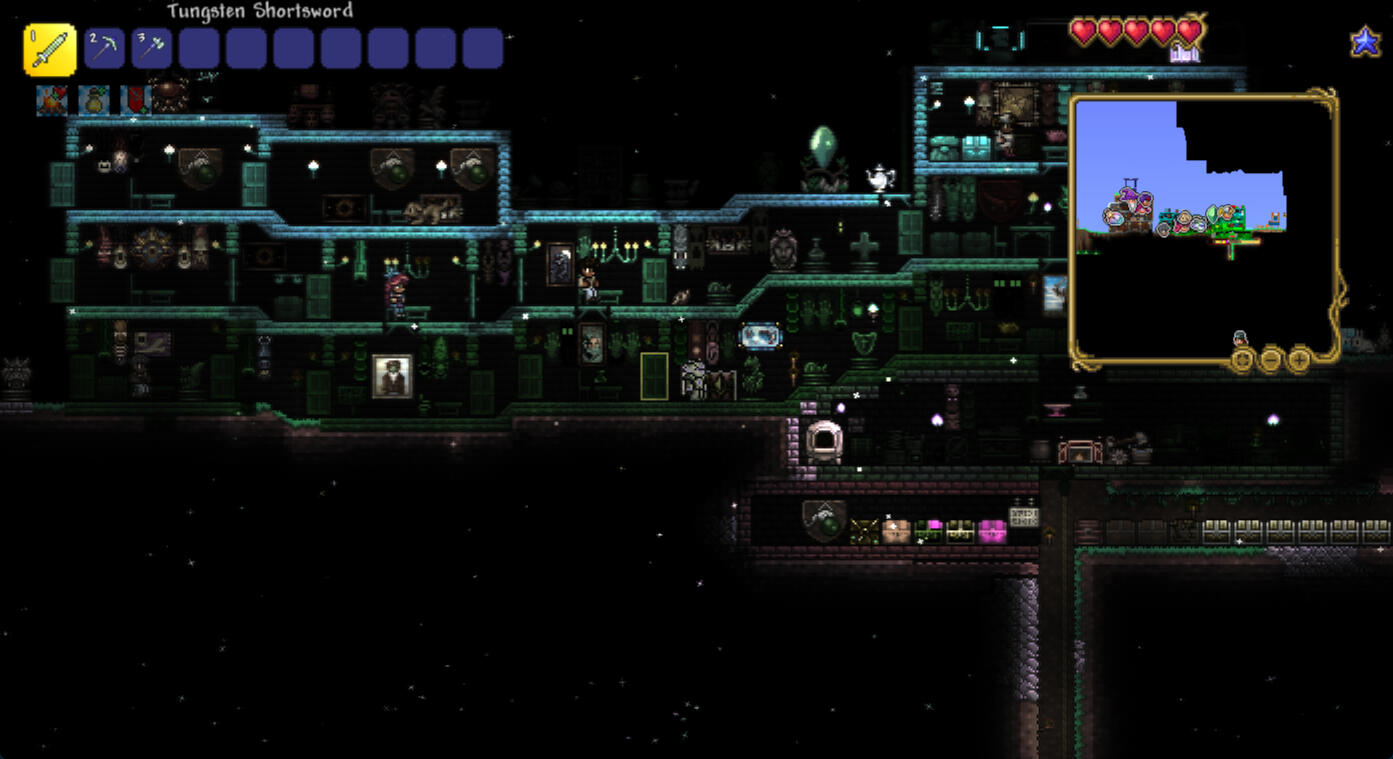Zoom out the minimap with minus button

tap(1271, 358)
